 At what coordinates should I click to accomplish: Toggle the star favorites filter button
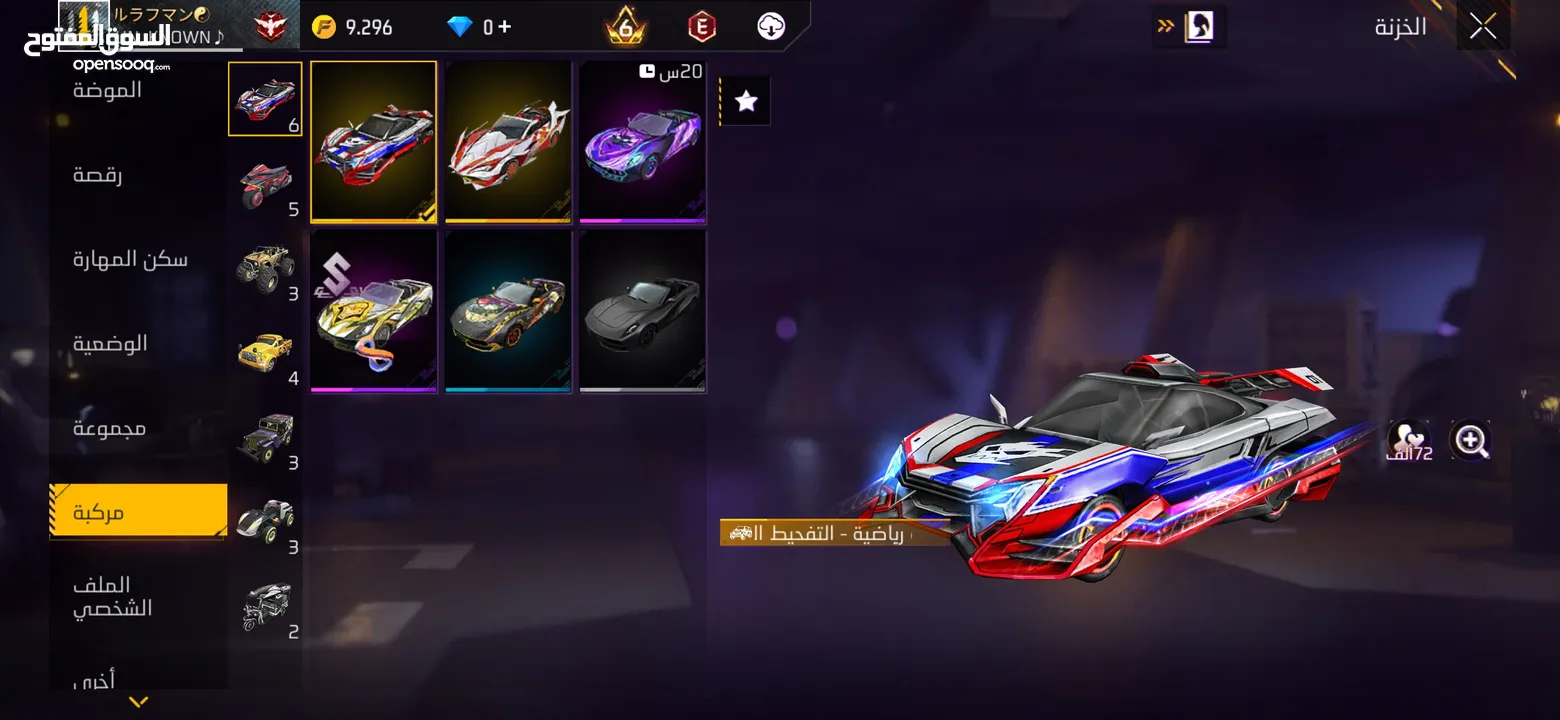pos(746,101)
